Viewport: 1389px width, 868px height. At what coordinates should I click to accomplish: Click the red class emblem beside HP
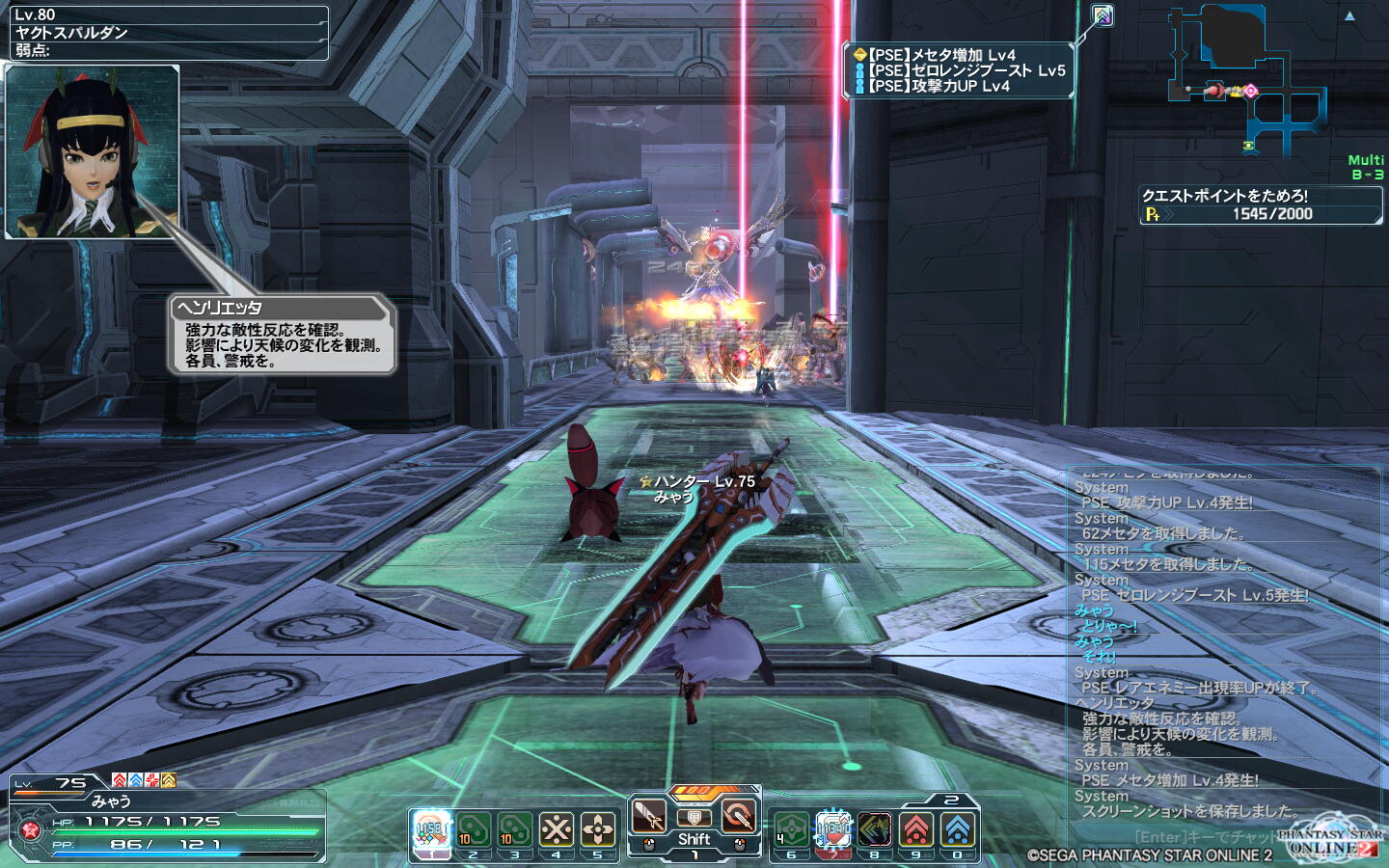coord(29,829)
